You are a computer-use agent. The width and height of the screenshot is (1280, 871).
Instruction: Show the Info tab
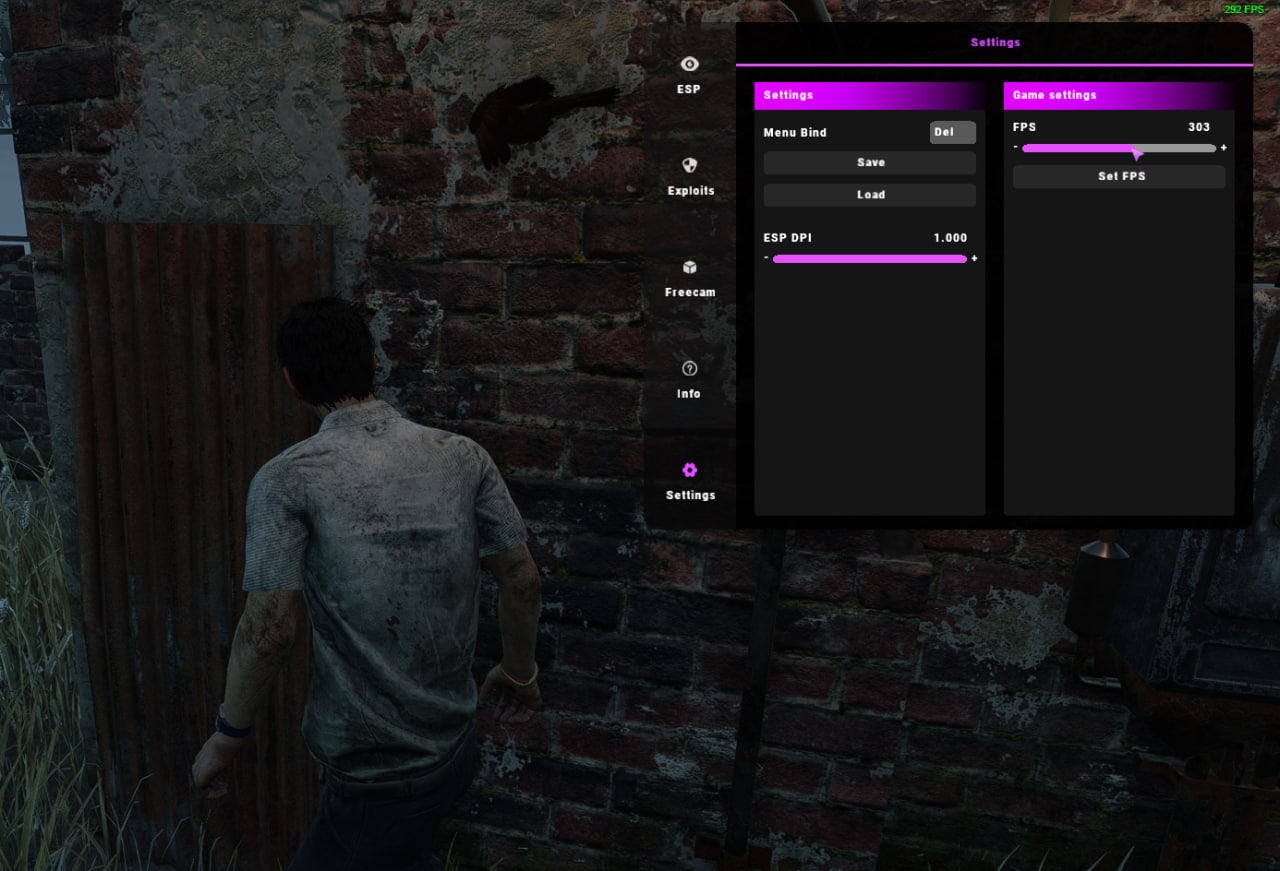click(689, 379)
